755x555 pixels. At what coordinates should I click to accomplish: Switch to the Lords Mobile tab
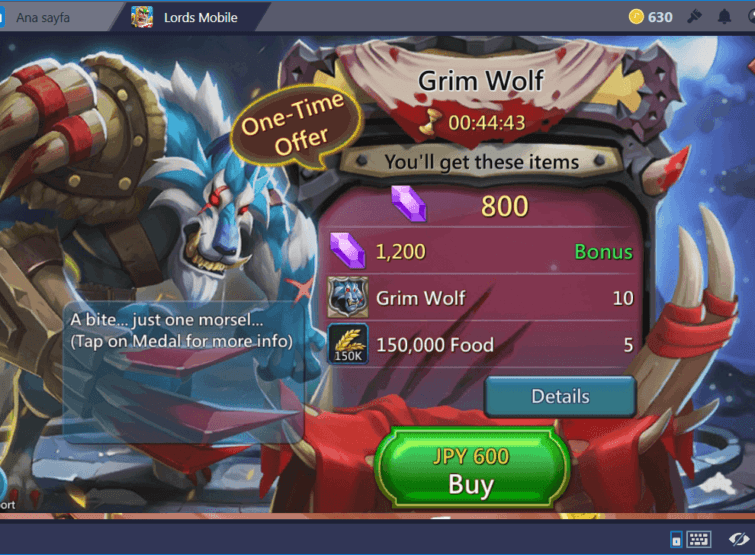193,17
